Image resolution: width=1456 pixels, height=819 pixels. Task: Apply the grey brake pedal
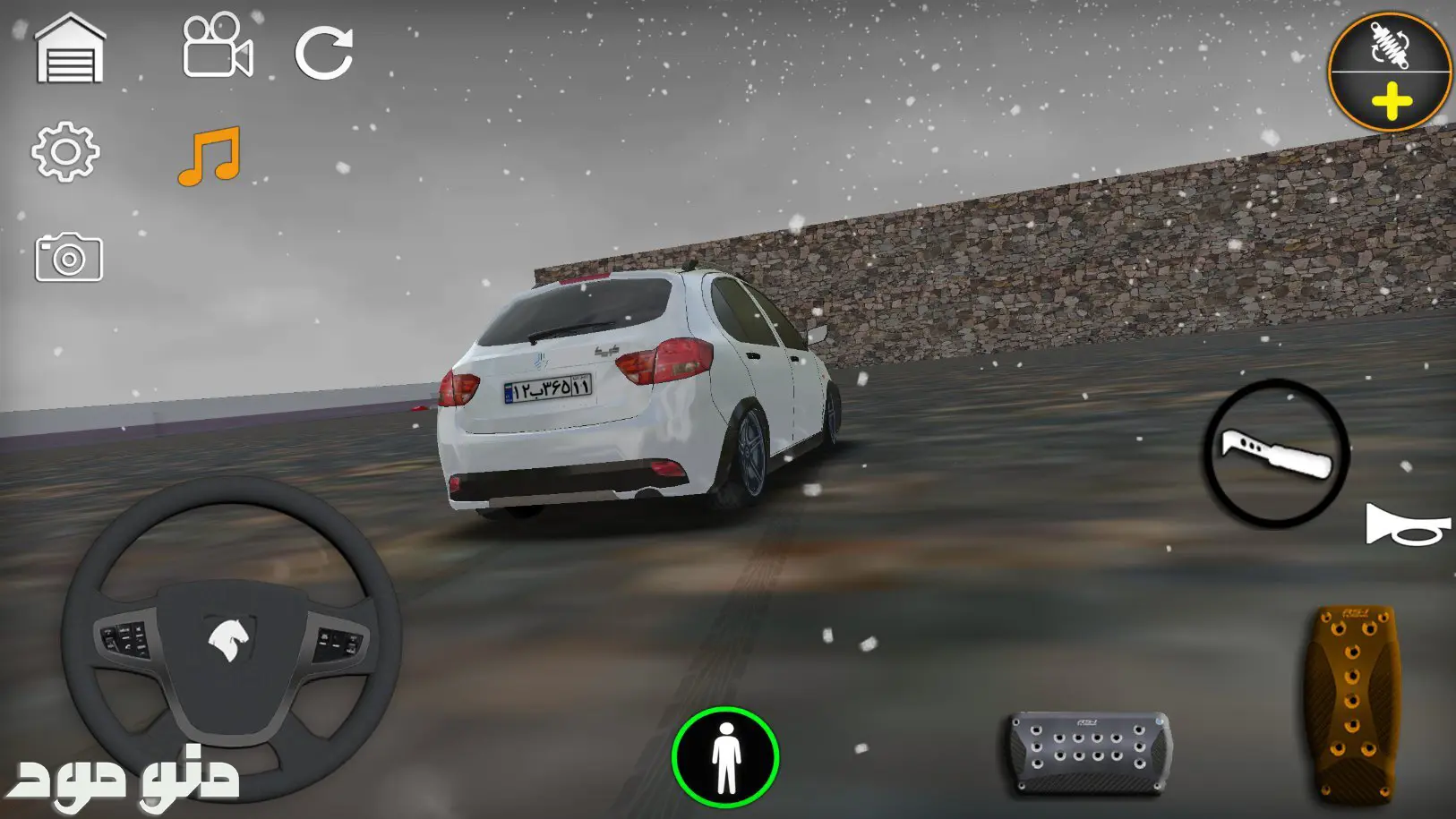(1089, 751)
